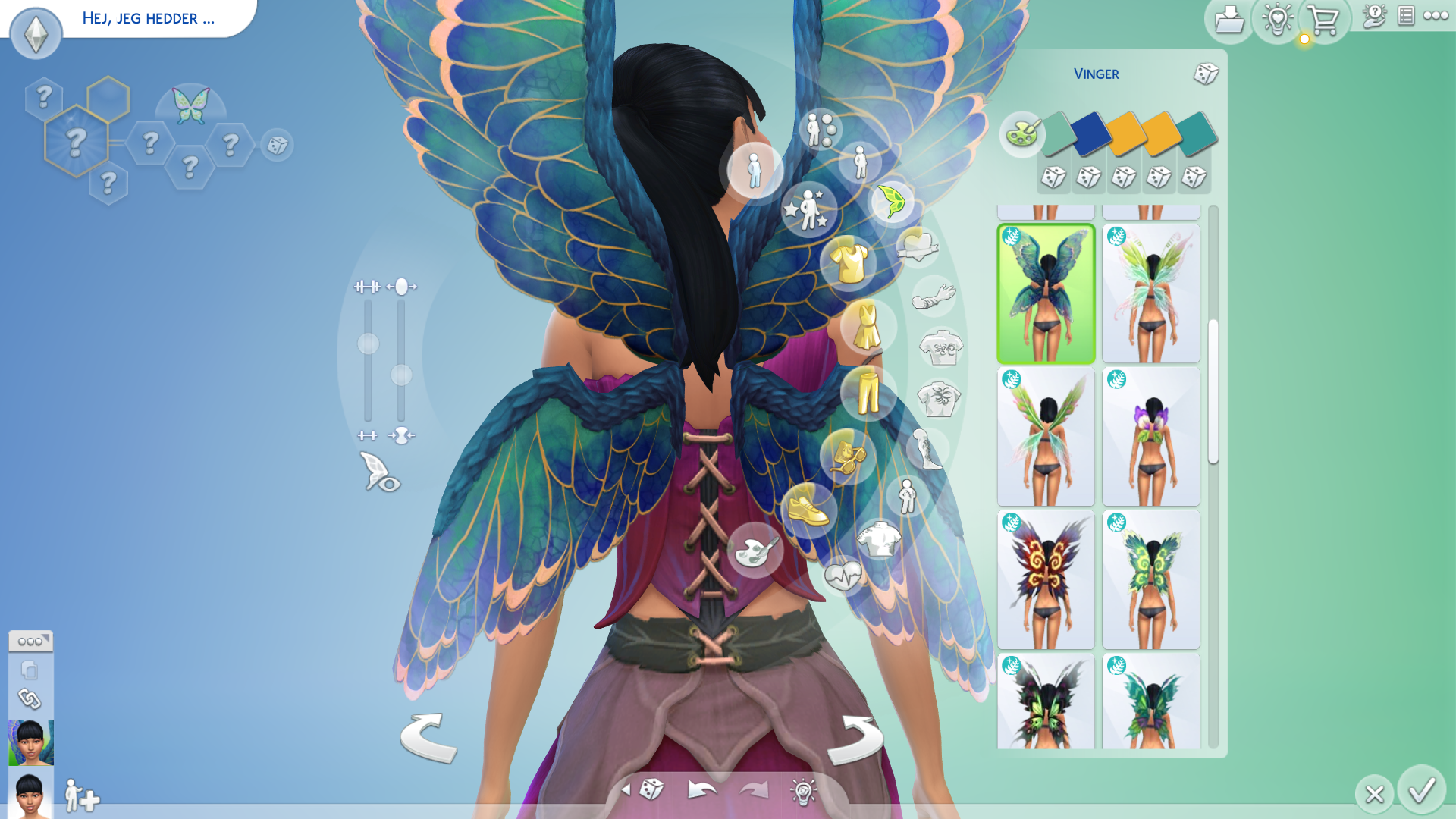The image size is (1456, 819).
Task: Confirm the Sim with the checkmark button
Action: pyautogui.click(x=1422, y=790)
